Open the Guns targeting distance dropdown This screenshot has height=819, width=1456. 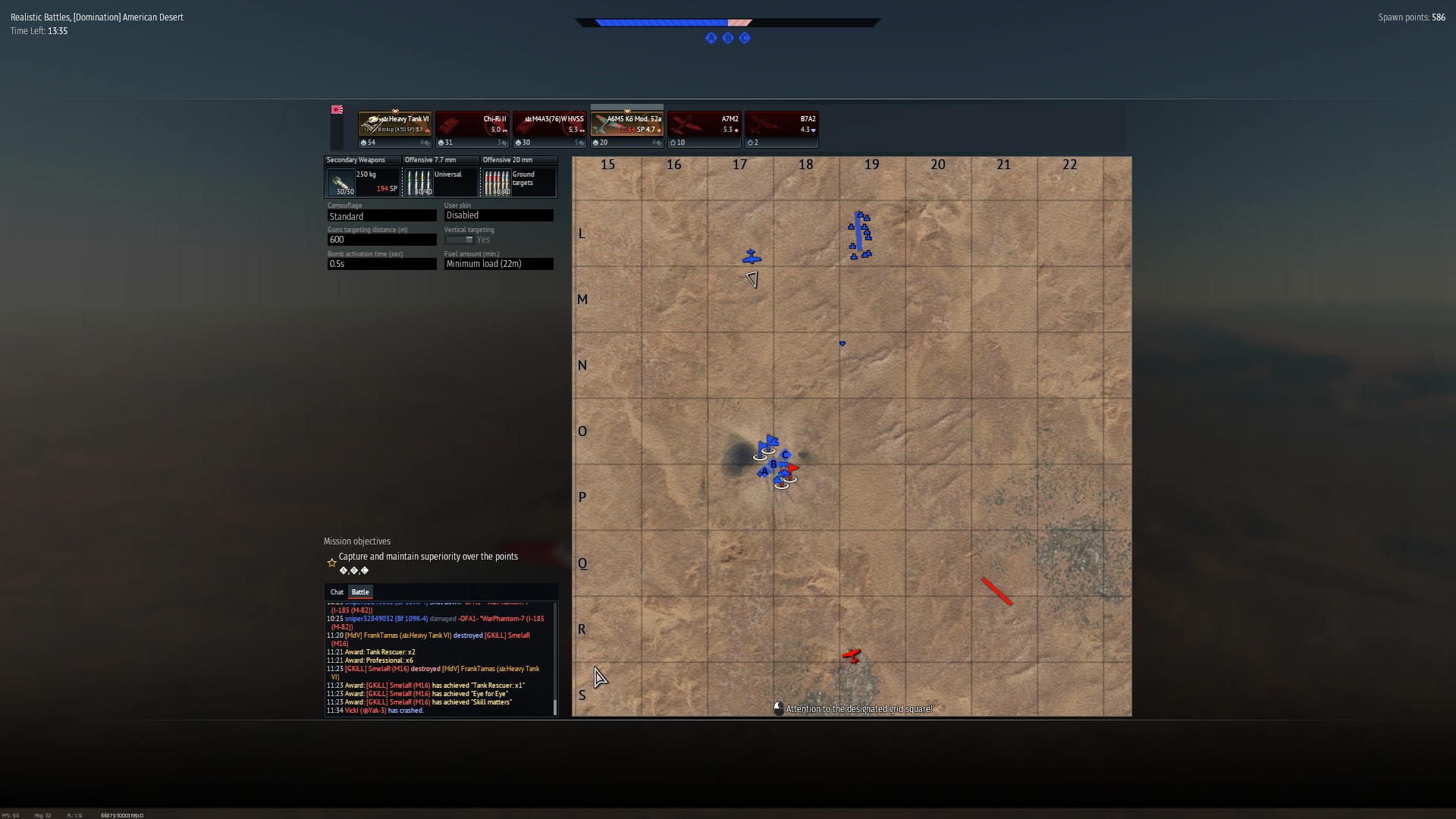[x=381, y=240]
